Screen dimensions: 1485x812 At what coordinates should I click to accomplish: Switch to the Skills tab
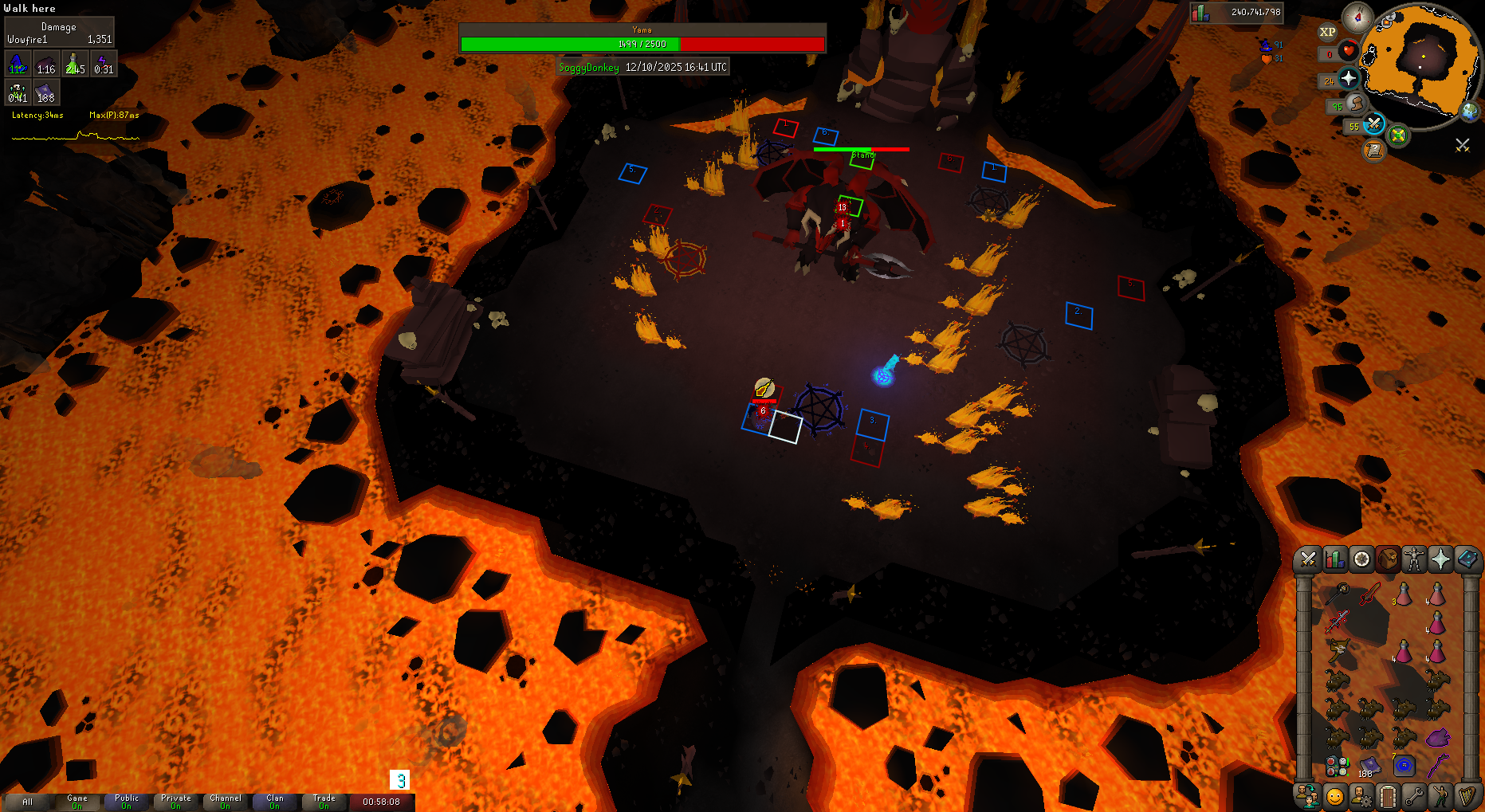(1334, 559)
